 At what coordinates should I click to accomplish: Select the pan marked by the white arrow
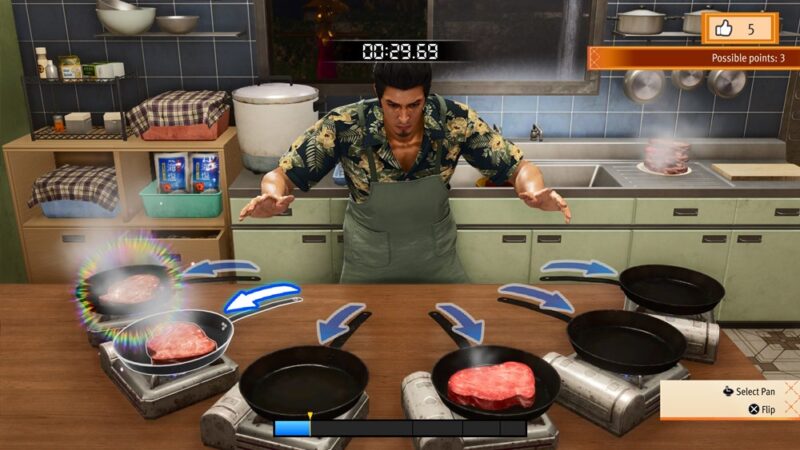(x=182, y=341)
